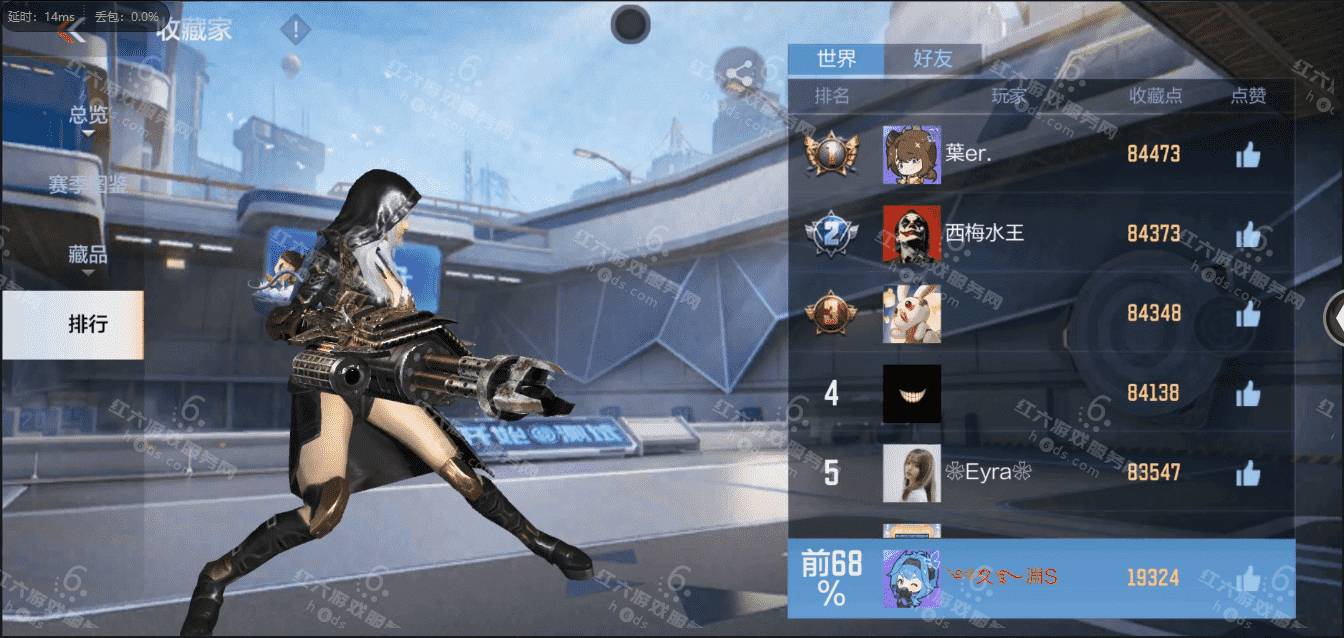
Task: Go back using the top-left arrow
Action: click(70, 31)
